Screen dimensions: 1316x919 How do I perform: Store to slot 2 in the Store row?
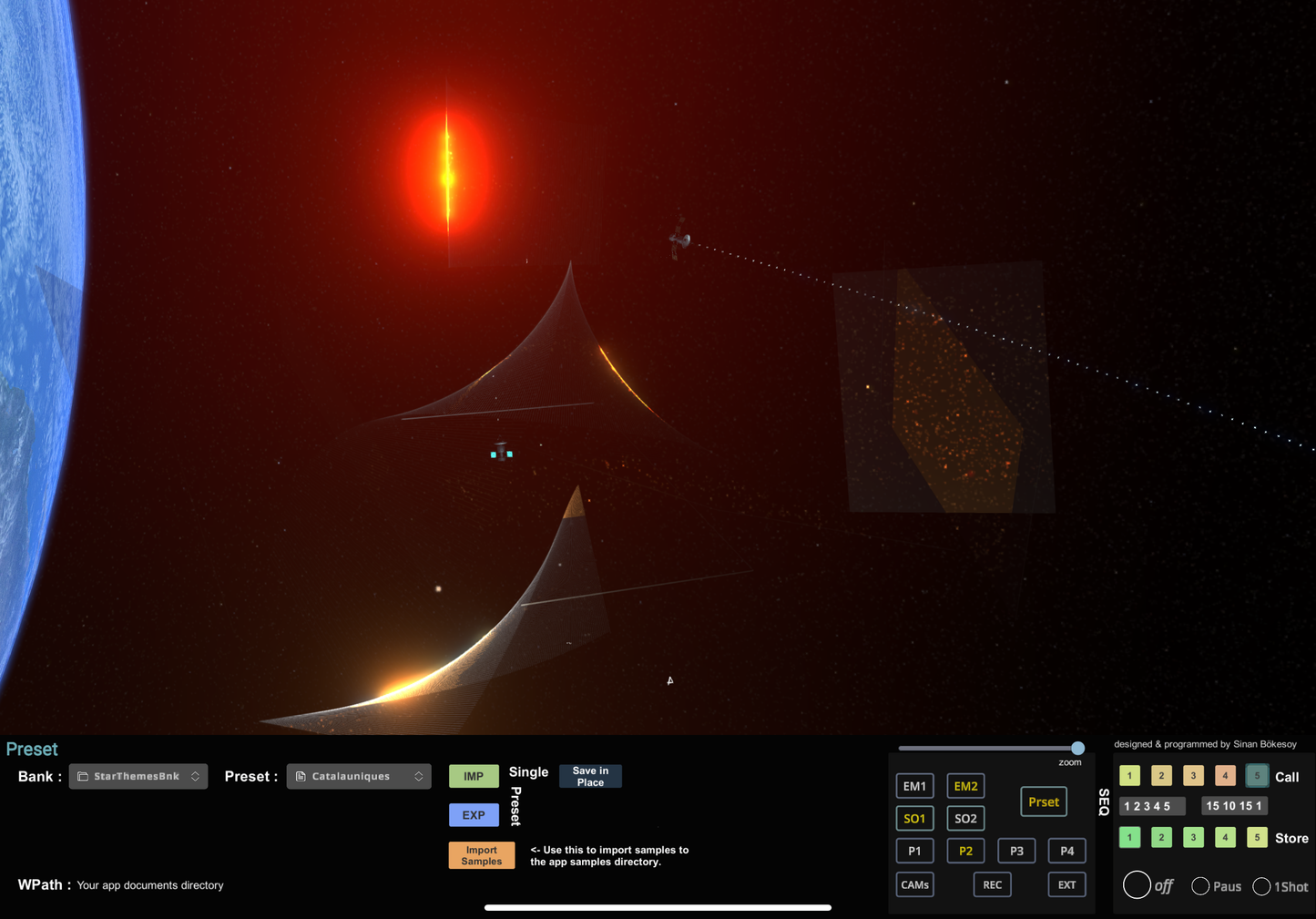1161,837
